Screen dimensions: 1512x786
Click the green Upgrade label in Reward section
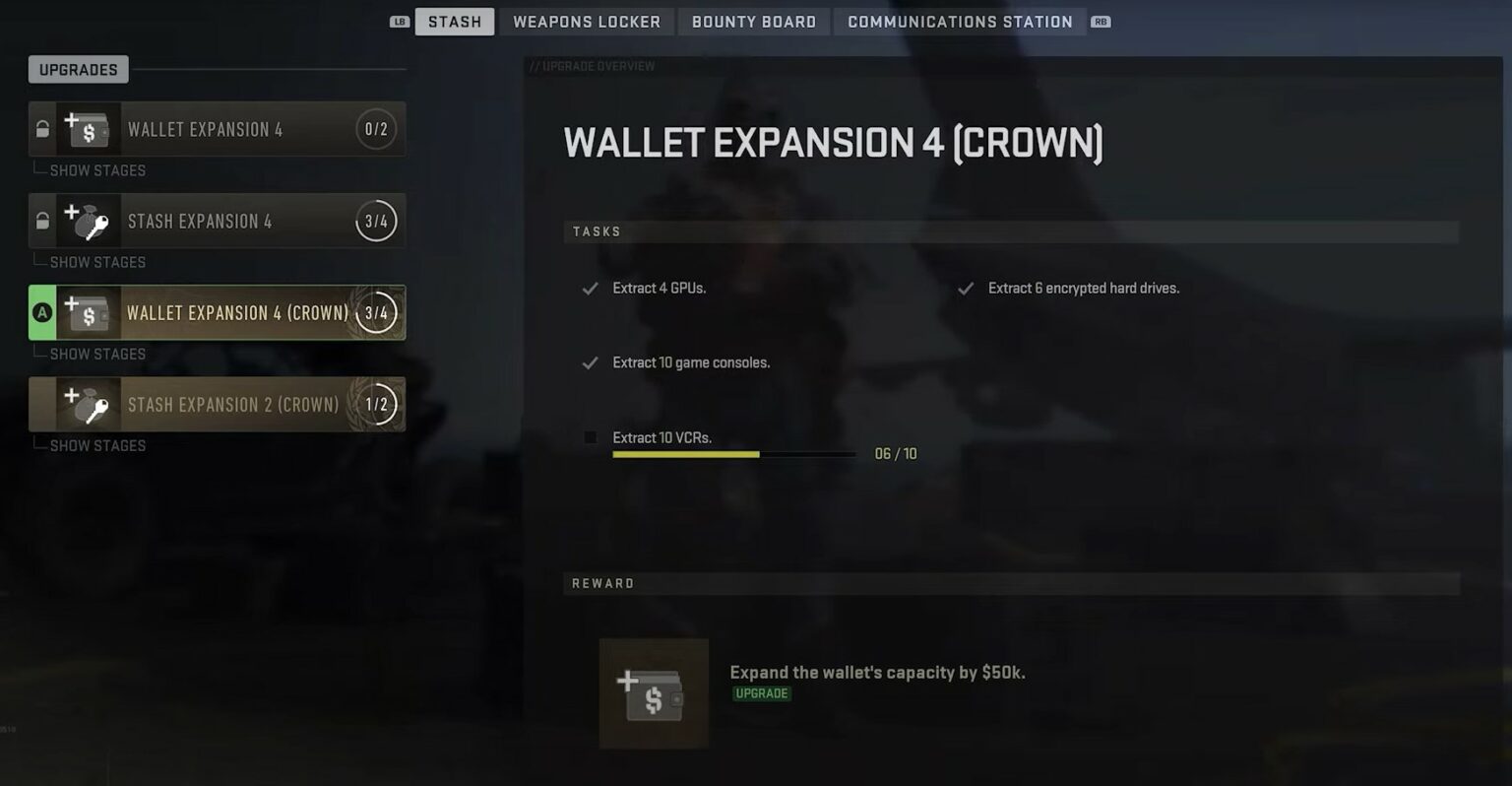761,693
